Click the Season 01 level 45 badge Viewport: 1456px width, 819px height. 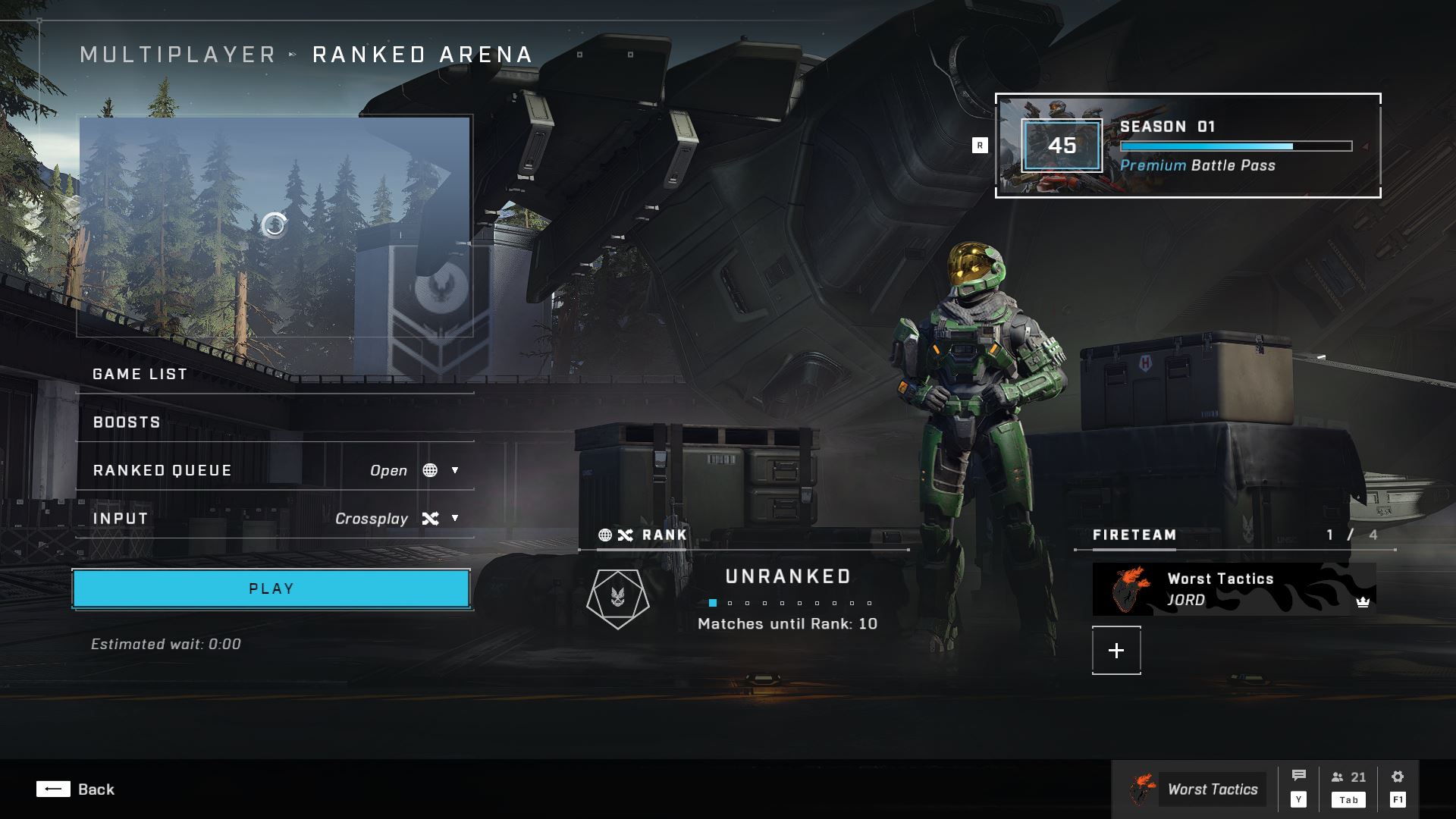1062,146
